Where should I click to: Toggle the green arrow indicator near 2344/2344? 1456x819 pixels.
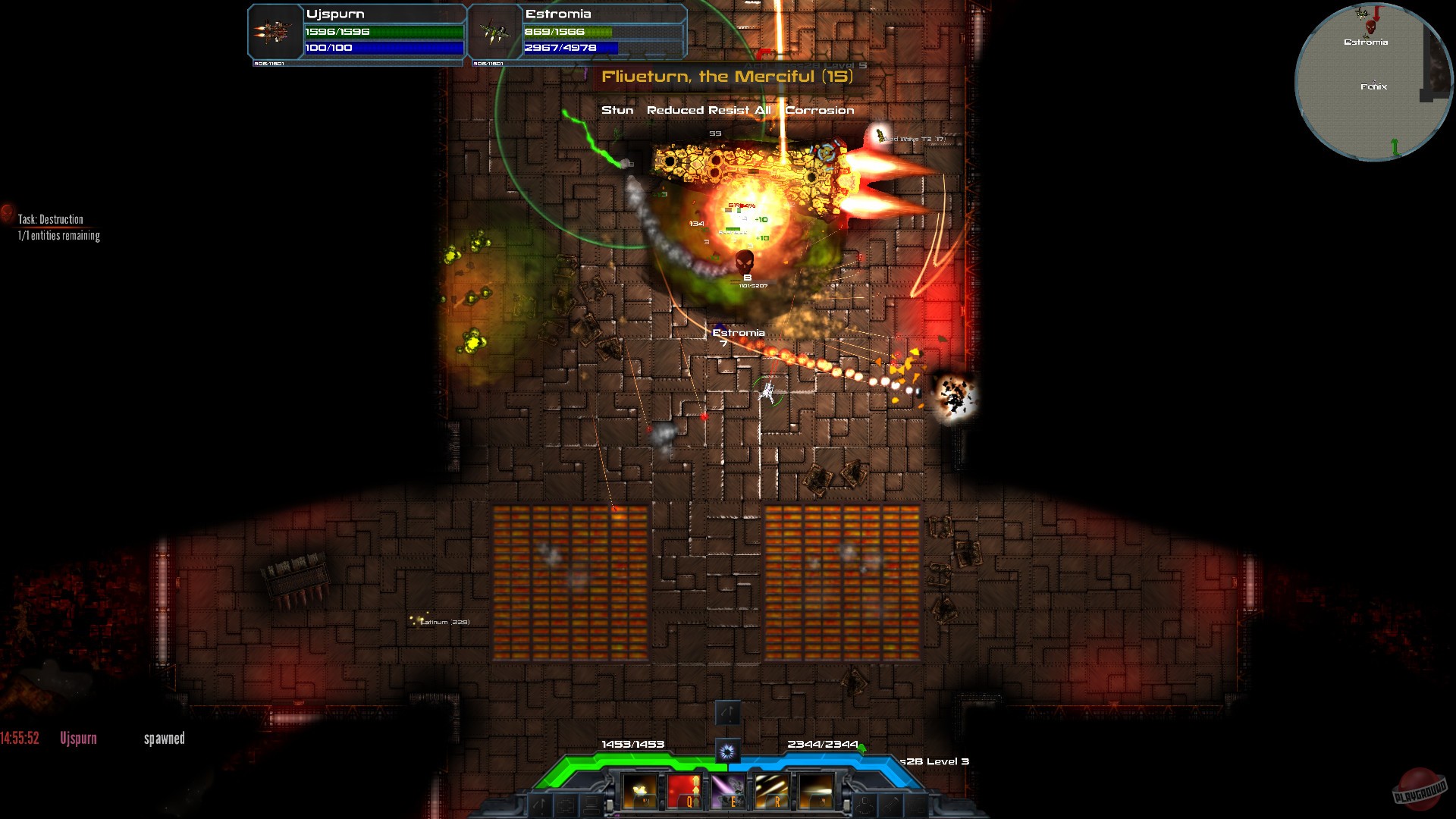coord(862,747)
